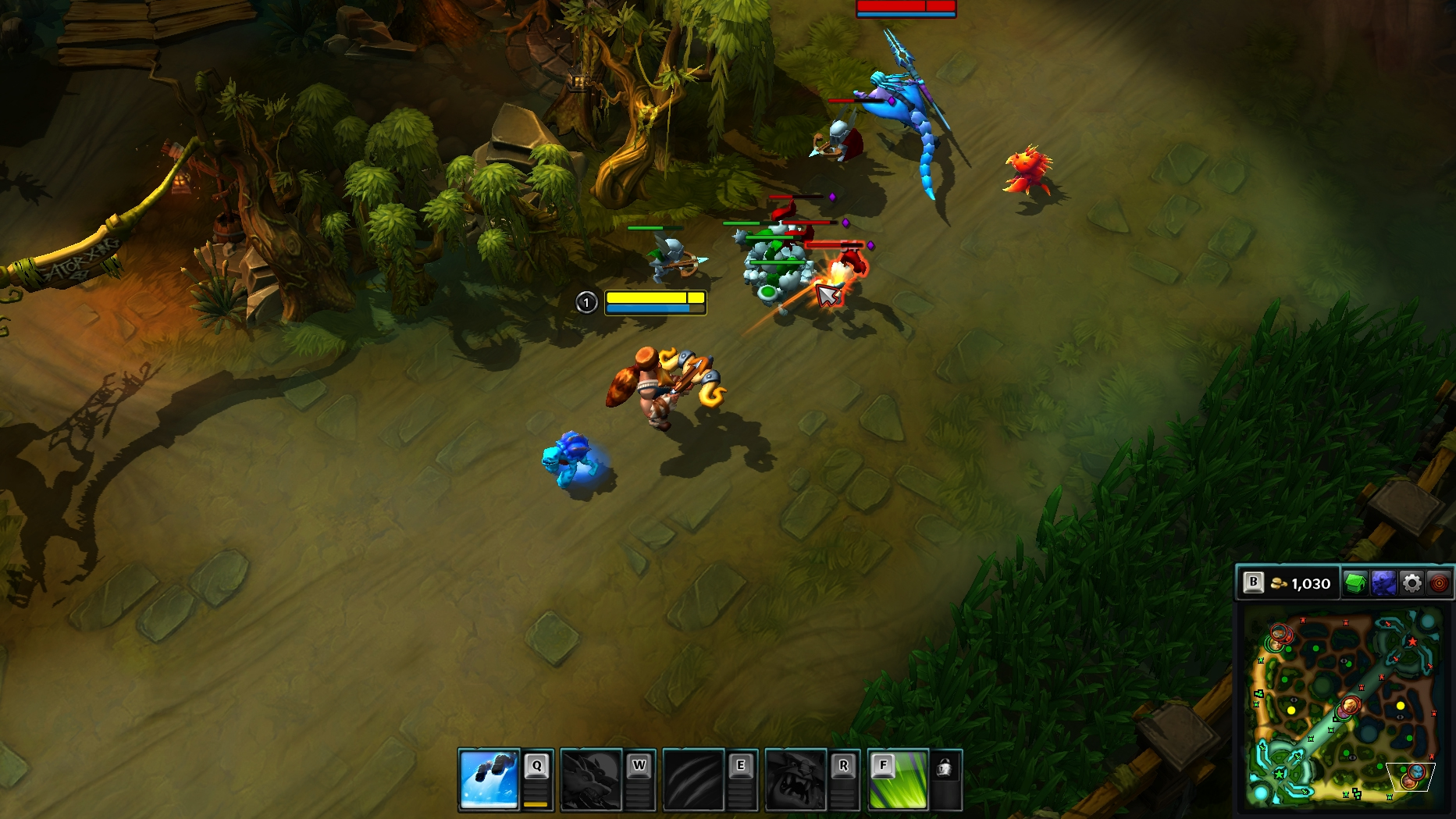The image size is (1456, 819).
Task: Select the twin wolves W ability icon
Action: (x=591, y=779)
